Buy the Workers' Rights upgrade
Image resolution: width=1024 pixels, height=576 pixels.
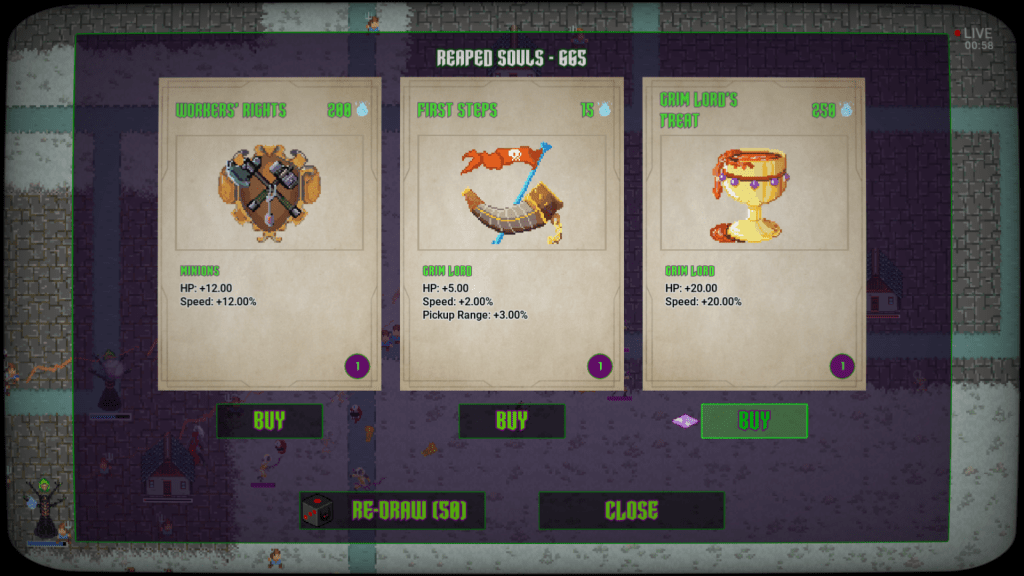(x=269, y=421)
